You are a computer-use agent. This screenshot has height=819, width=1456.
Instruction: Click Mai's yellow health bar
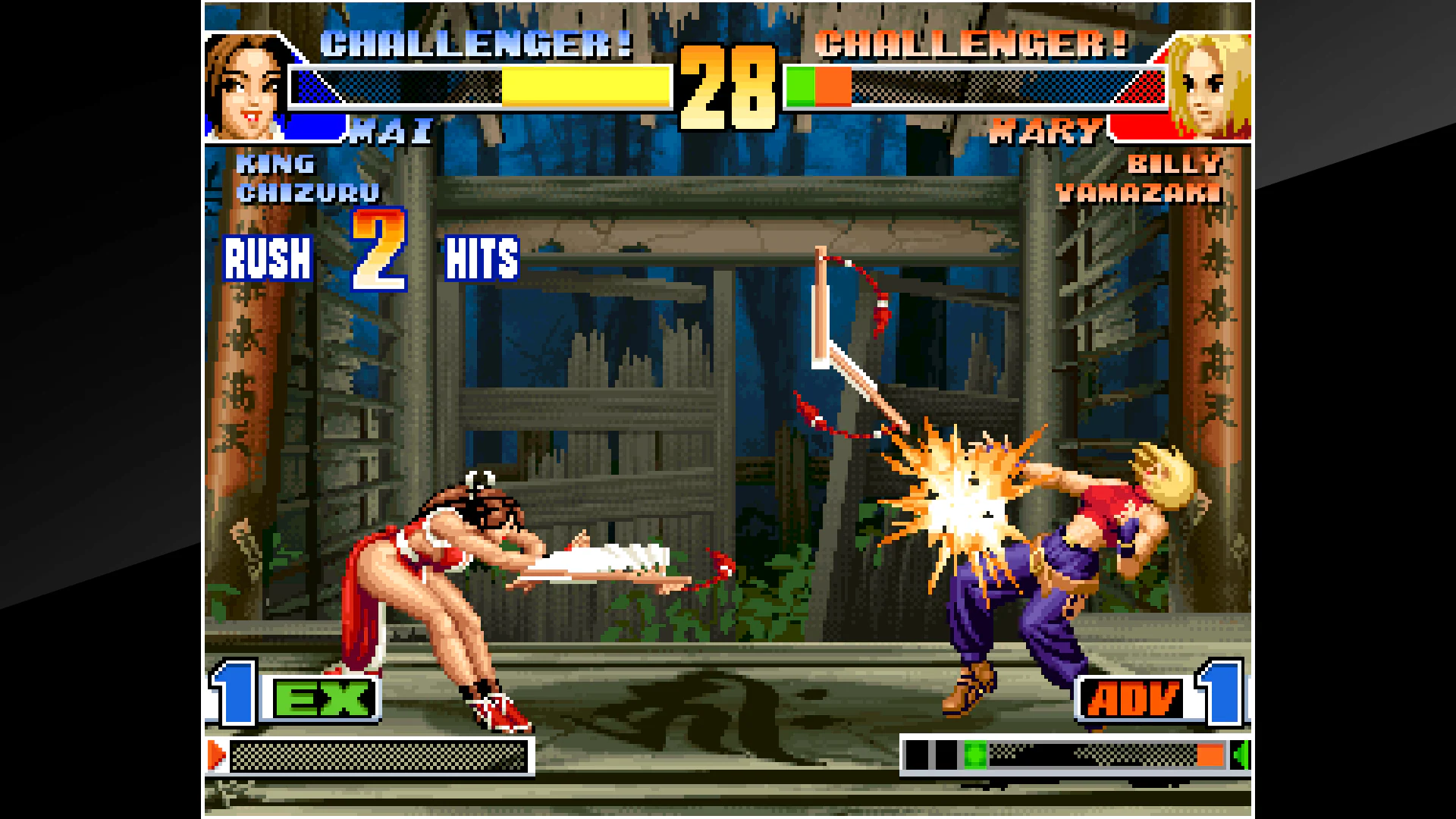click(x=584, y=89)
